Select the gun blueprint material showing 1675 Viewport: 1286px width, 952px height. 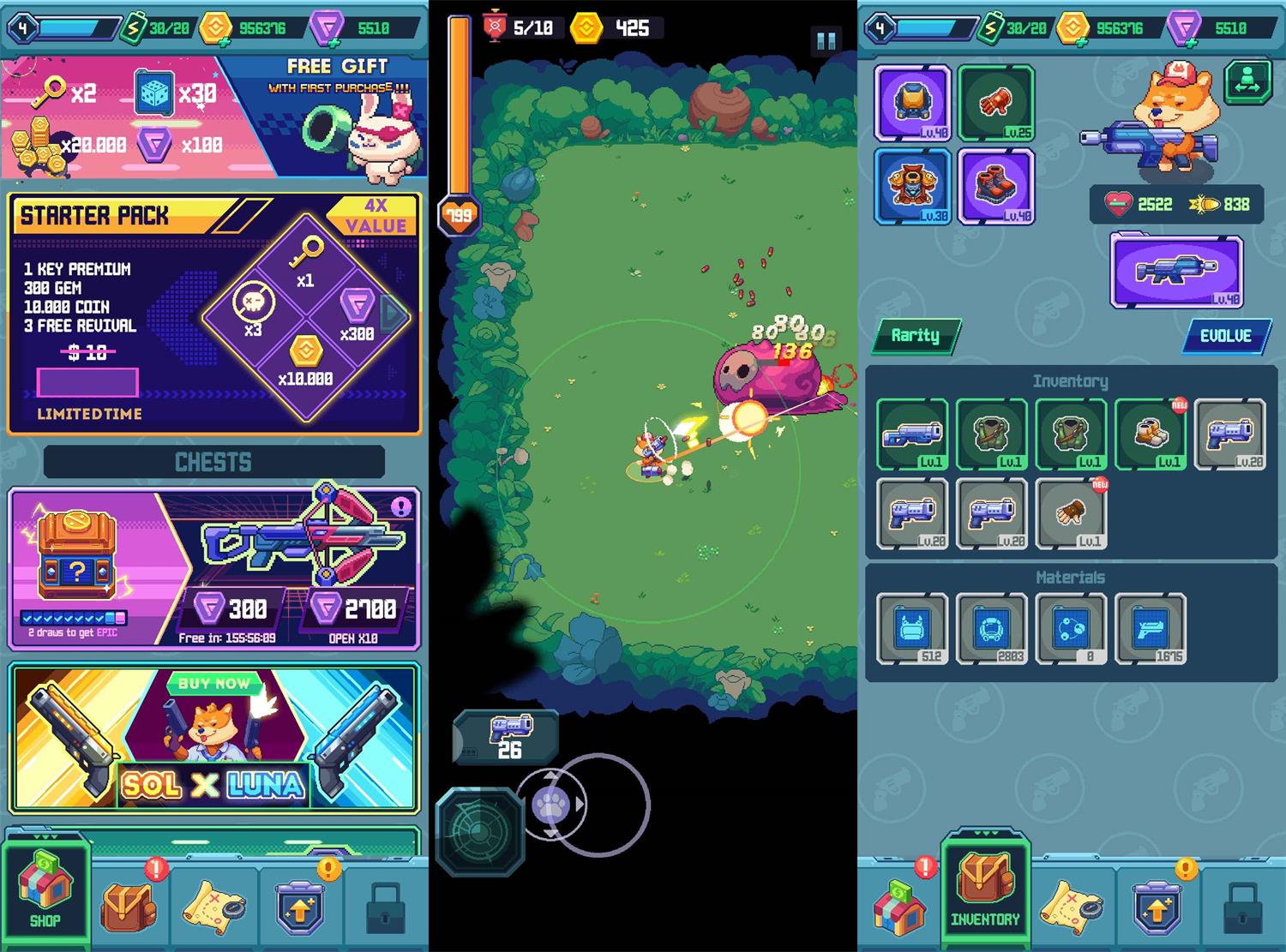(1151, 629)
